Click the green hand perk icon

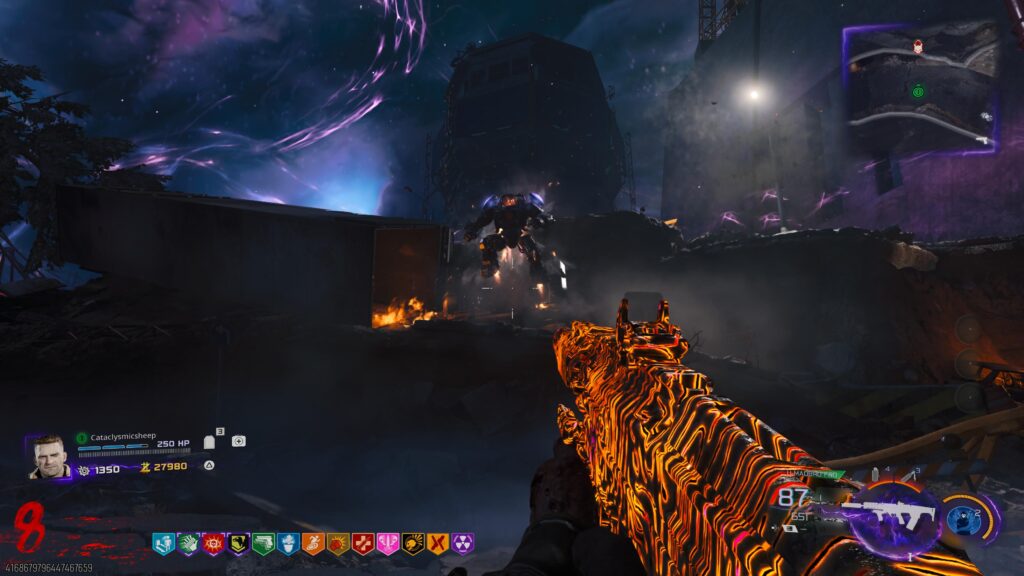point(188,544)
